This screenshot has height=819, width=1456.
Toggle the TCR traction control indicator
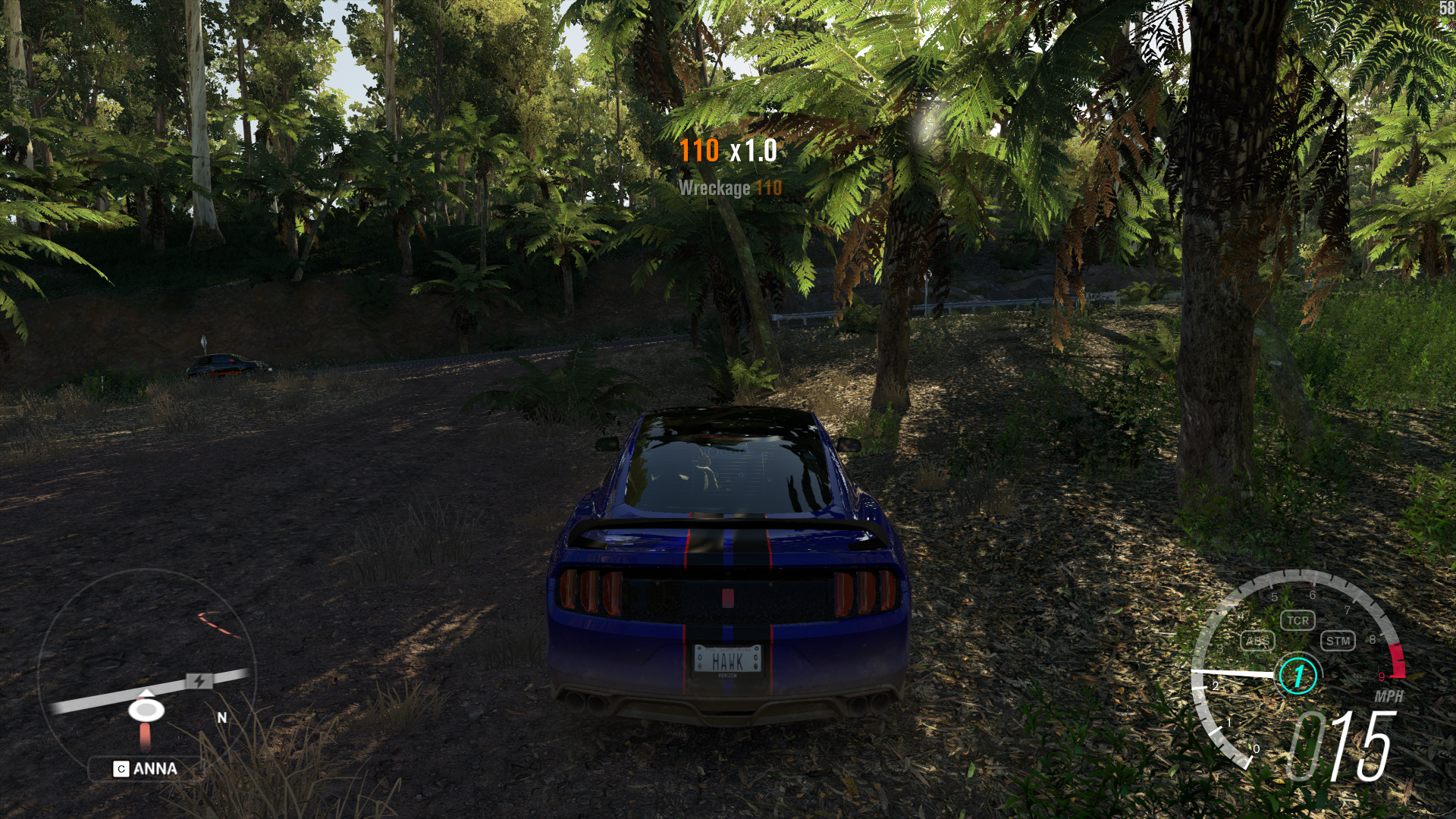[x=1298, y=620]
